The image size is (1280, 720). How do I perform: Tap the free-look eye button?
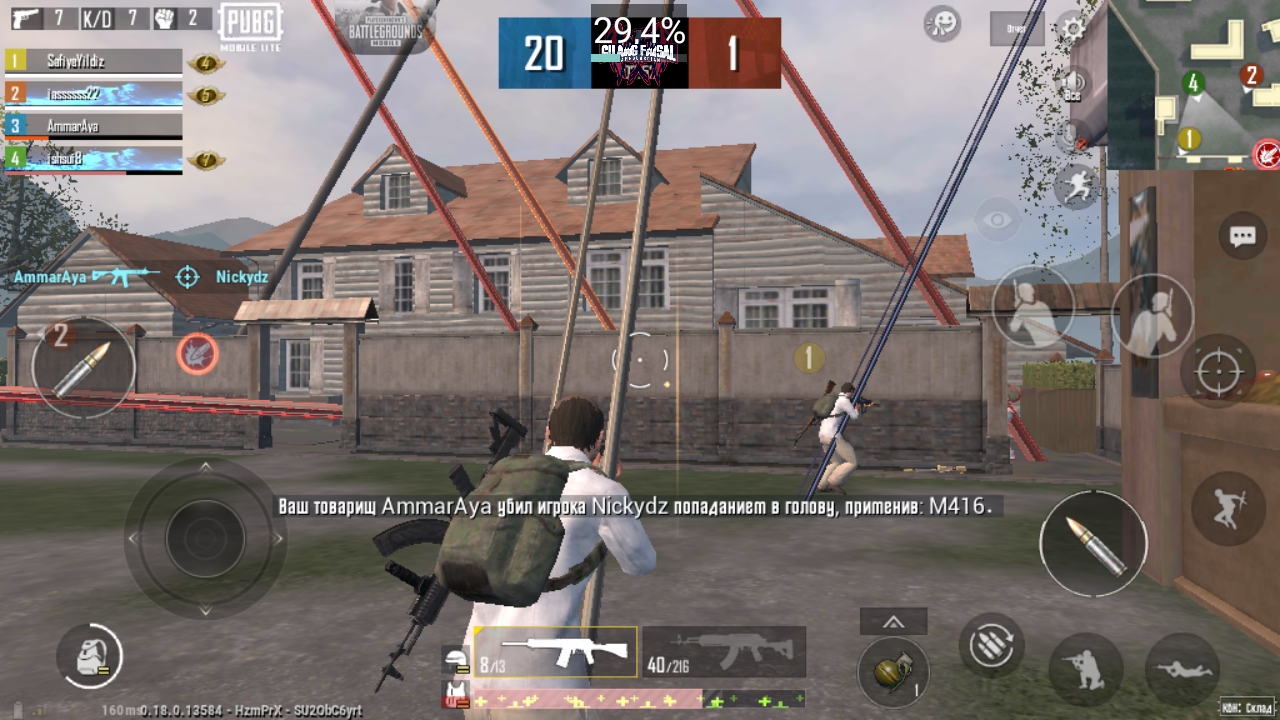tap(997, 220)
